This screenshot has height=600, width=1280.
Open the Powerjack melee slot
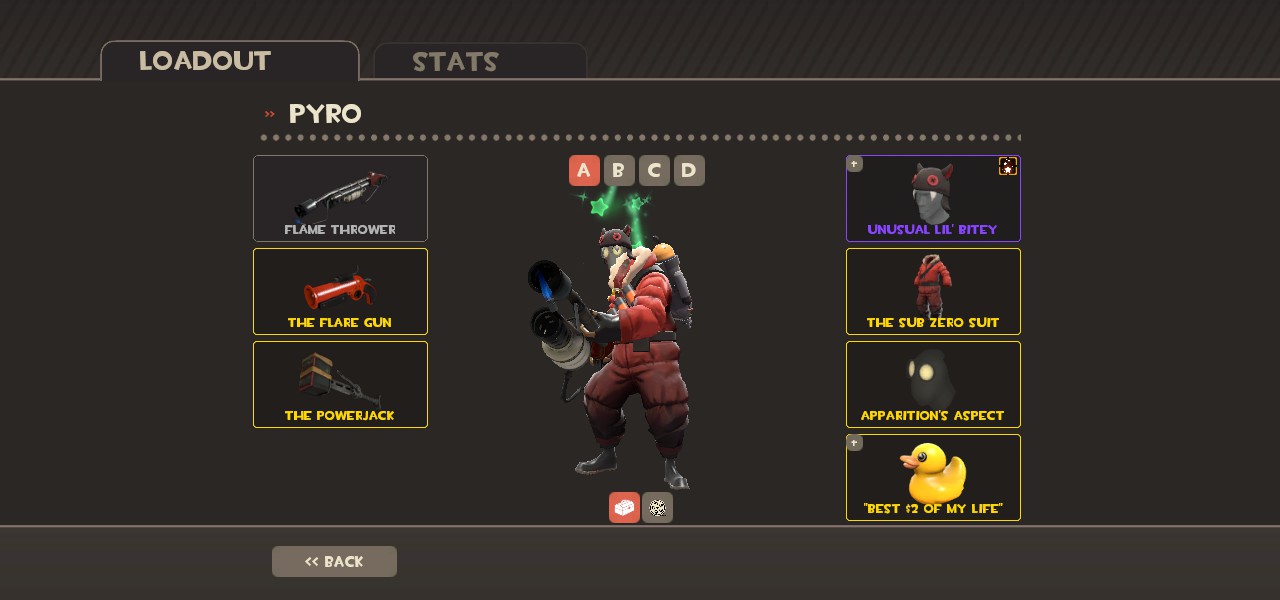[340, 384]
